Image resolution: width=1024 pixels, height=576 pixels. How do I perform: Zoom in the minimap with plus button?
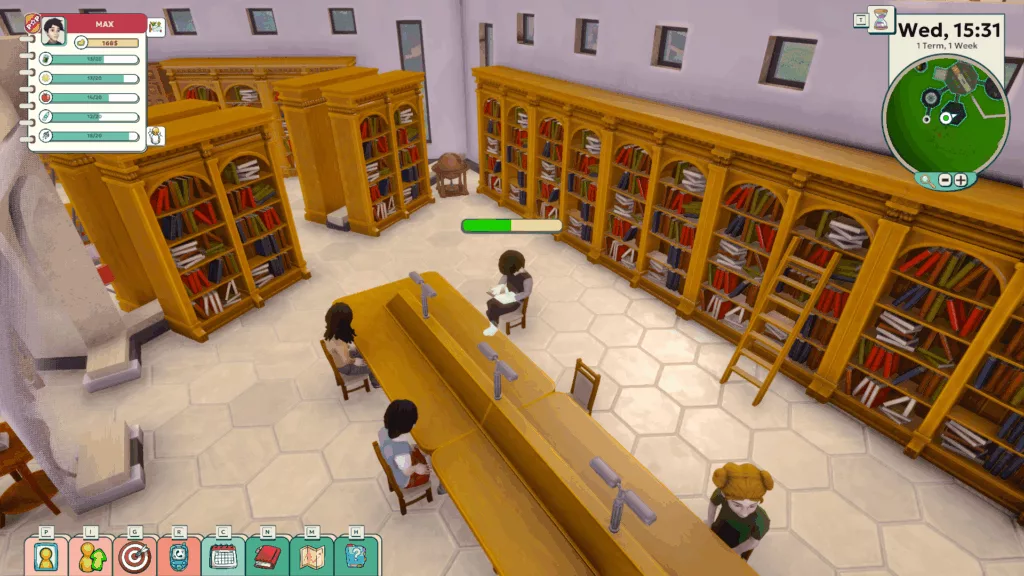(x=960, y=180)
